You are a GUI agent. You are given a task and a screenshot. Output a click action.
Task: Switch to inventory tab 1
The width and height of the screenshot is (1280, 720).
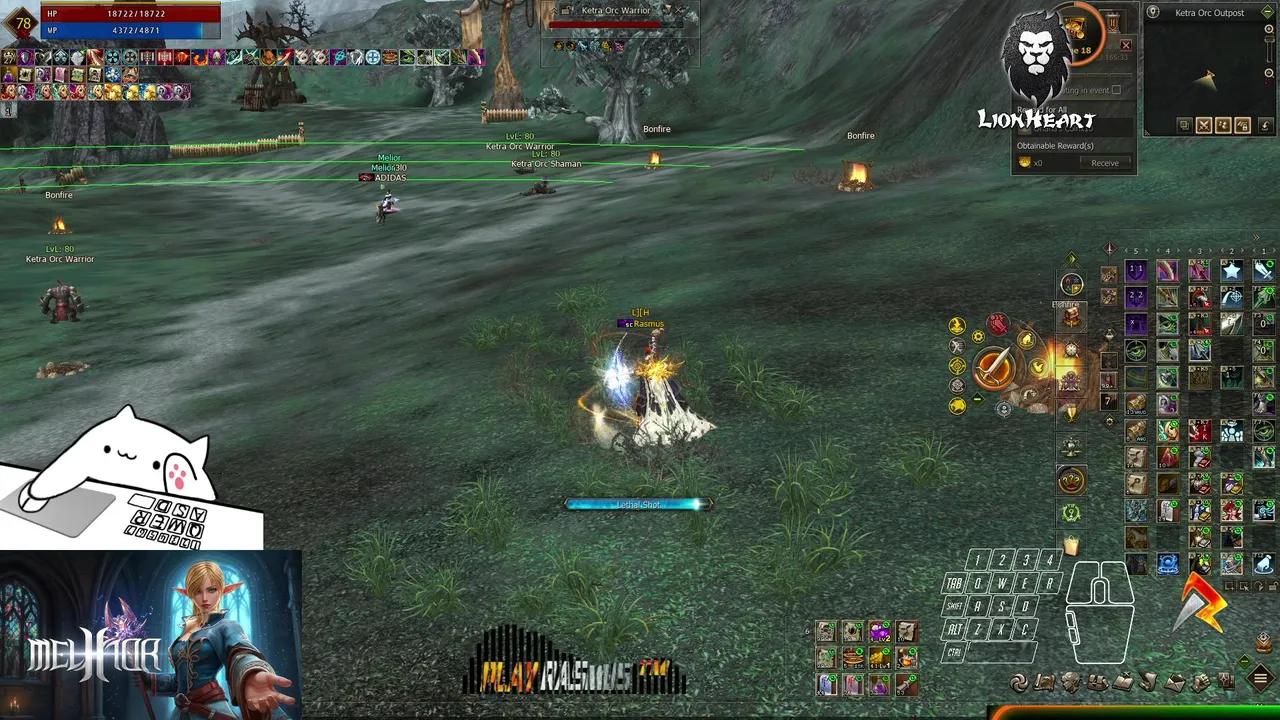(1264, 251)
